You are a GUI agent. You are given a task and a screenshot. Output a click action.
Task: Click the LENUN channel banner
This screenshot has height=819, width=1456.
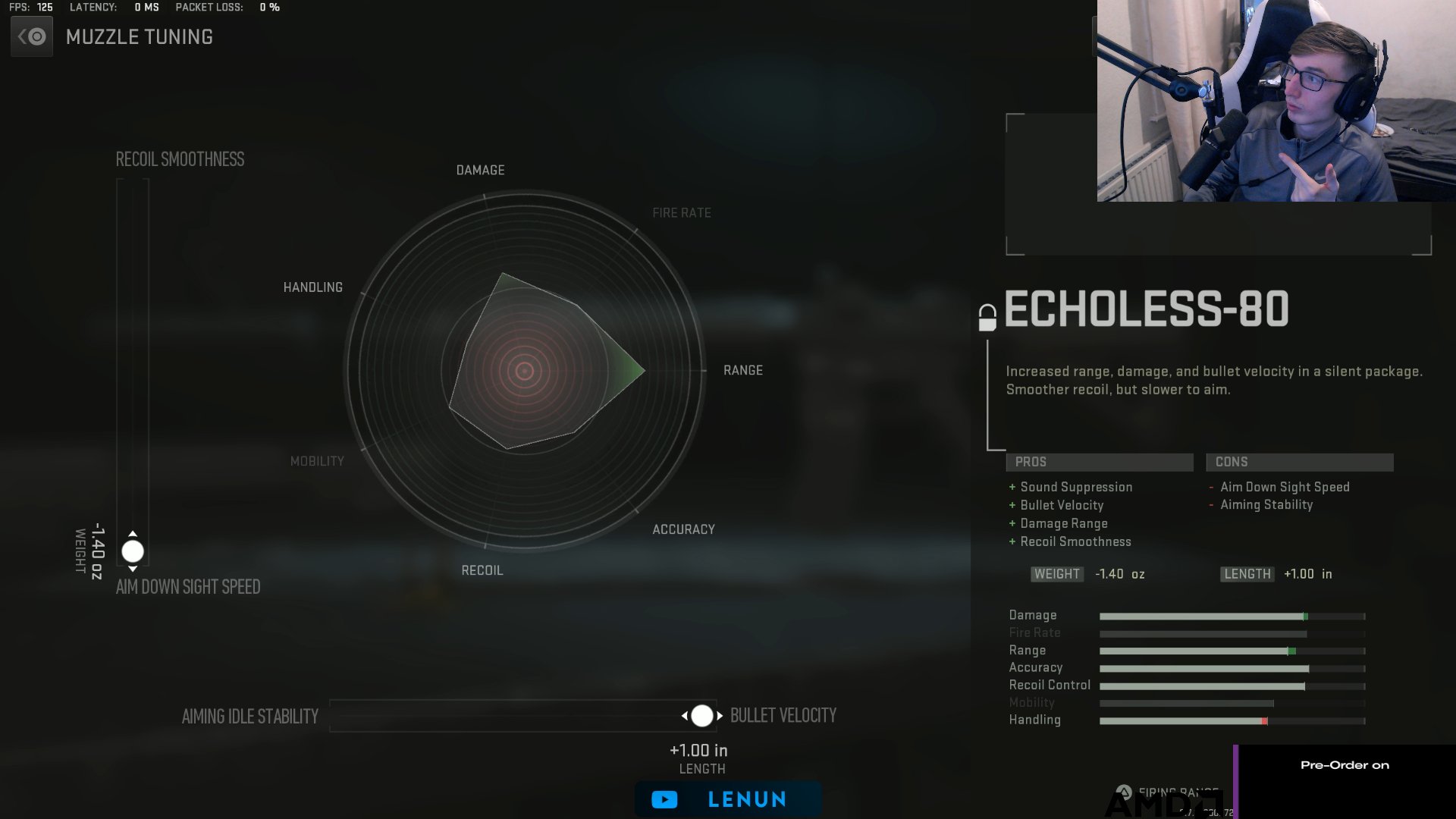[727, 799]
